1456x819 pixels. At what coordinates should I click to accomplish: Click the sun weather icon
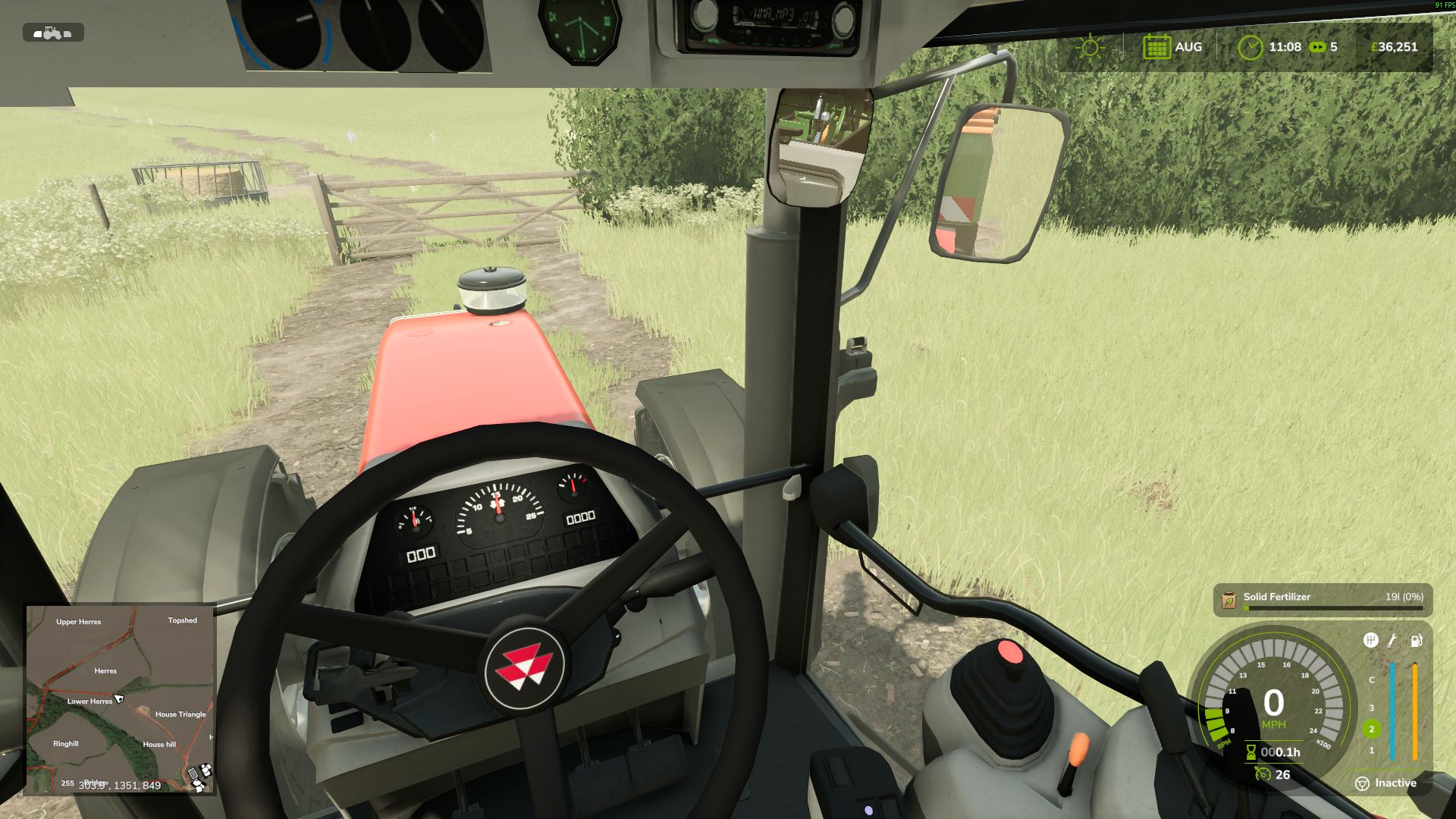1090,46
